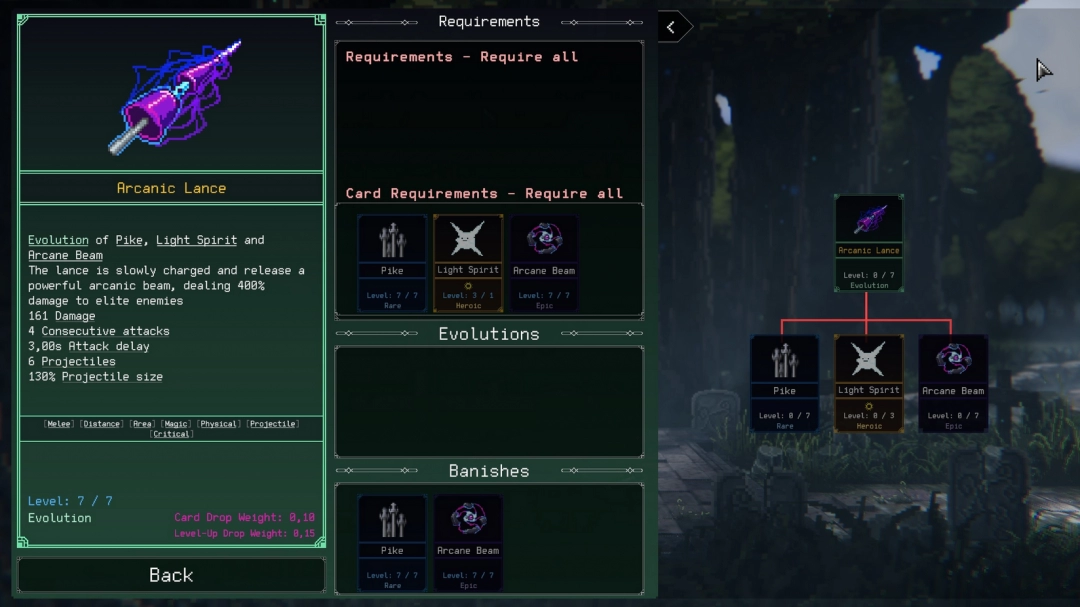1080x607 pixels.
Task: Select Pike card under Card Requirements
Action: [x=392, y=263]
